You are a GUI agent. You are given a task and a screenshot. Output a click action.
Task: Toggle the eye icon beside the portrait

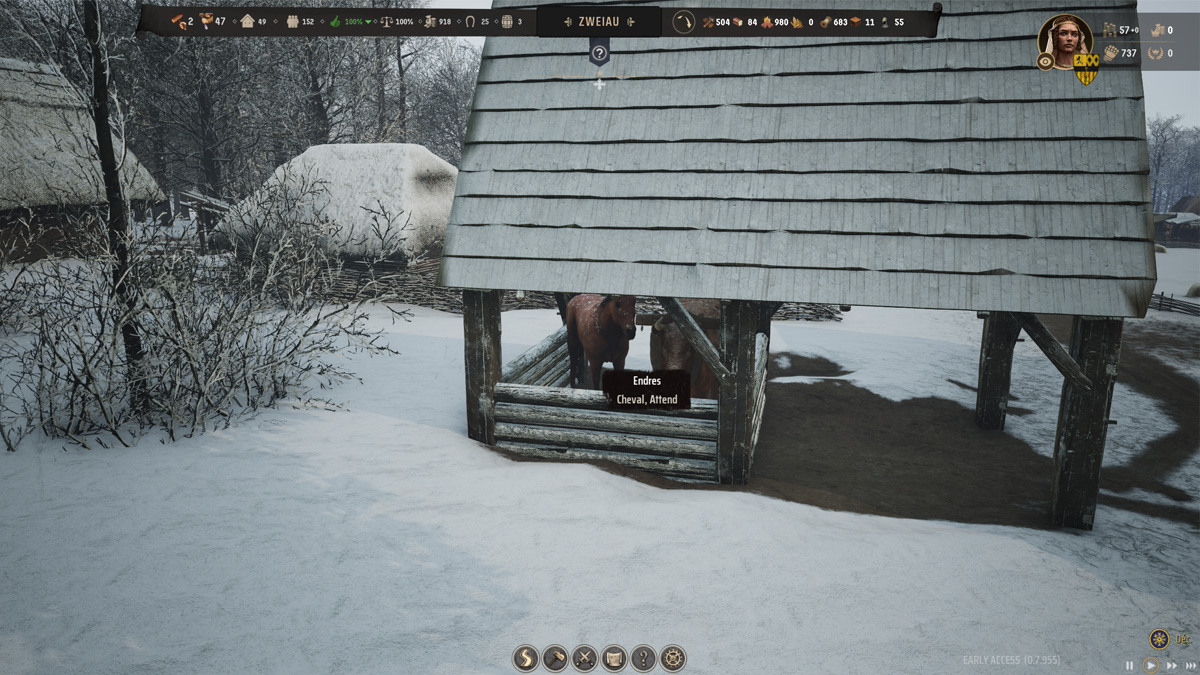click(1046, 61)
